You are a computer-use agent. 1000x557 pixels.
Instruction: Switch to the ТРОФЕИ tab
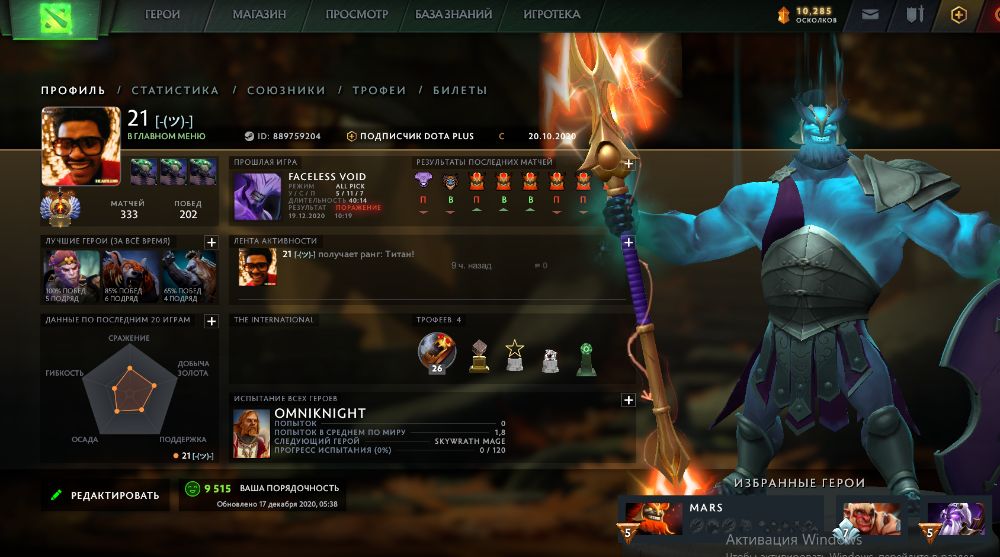[x=379, y=90]
